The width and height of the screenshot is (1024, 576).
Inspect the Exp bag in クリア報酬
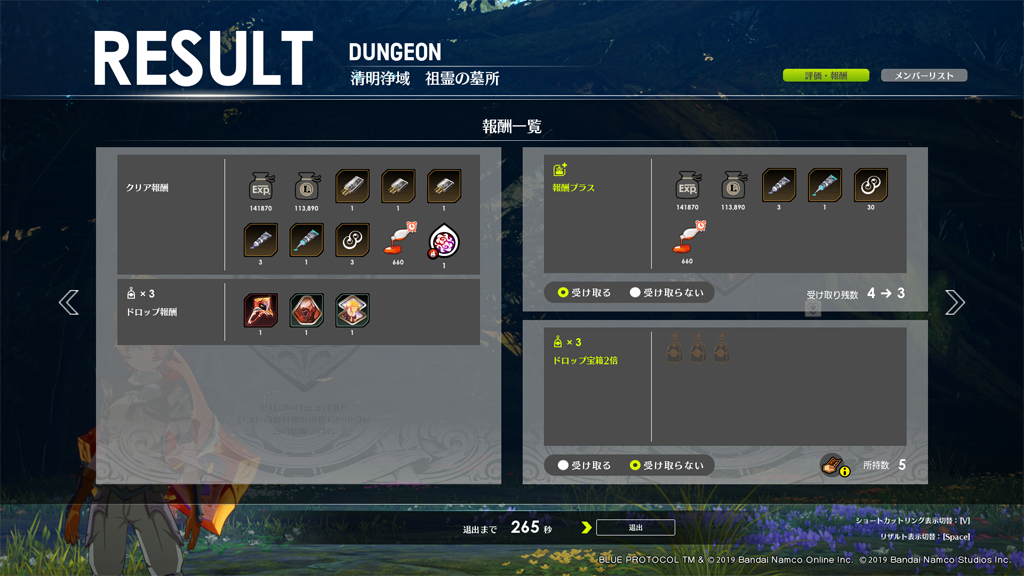tap(261, 187)
